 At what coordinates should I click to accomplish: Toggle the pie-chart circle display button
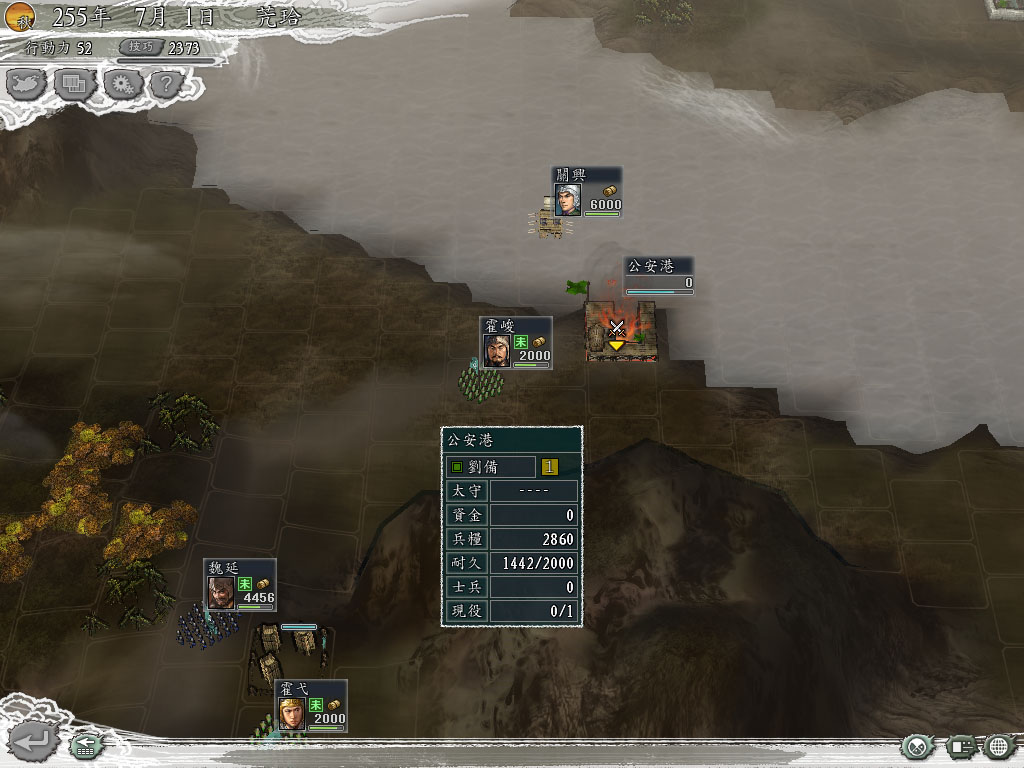point(917,746)
